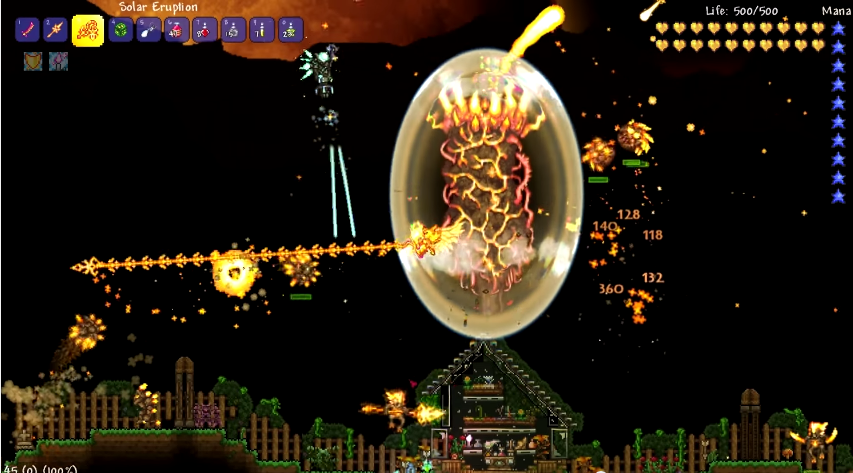Select the pink healing potion slot
Screen dimensions: 853x473
[x=177, y=30]
